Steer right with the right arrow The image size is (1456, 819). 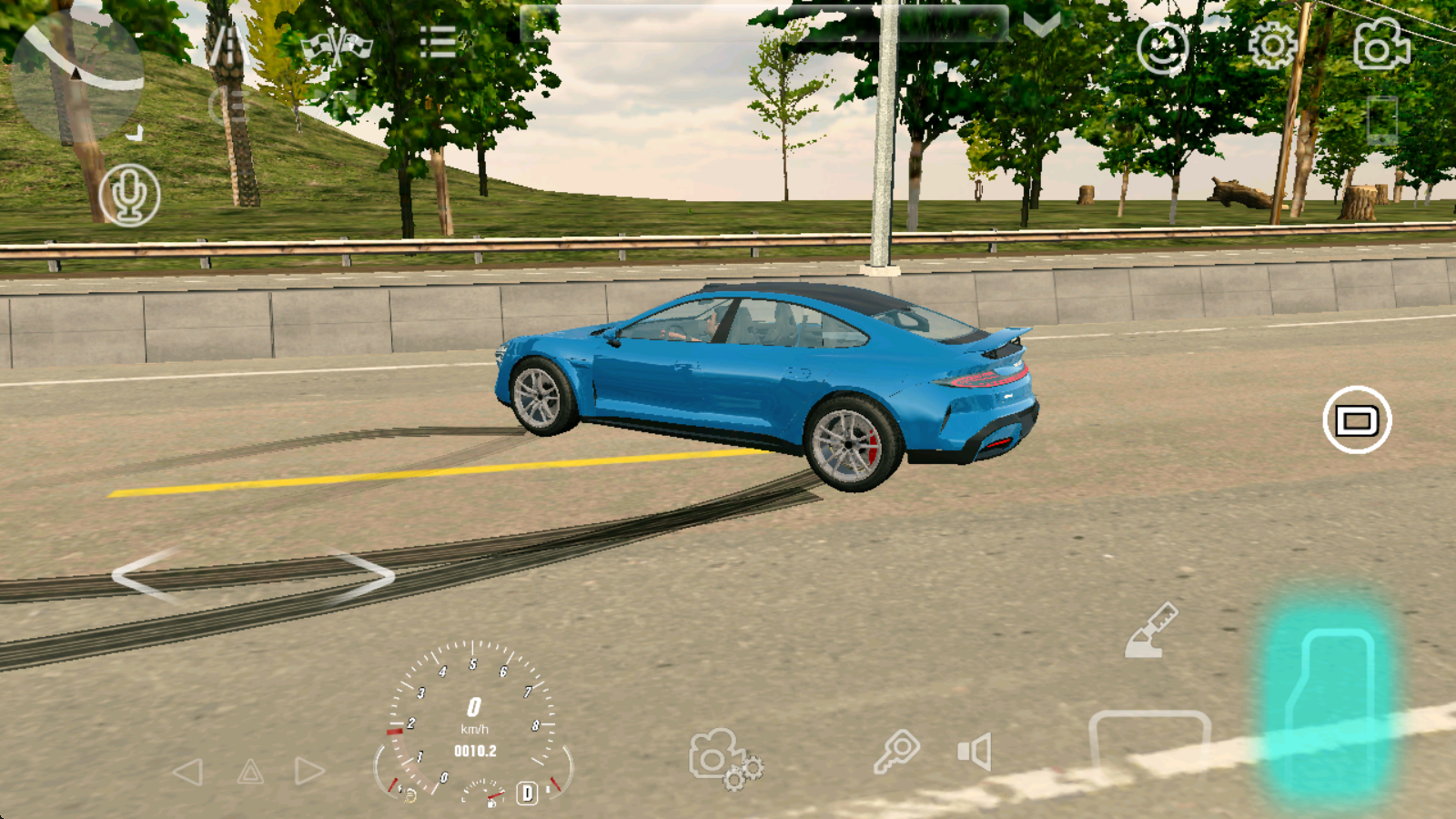(x=362, y=576)
